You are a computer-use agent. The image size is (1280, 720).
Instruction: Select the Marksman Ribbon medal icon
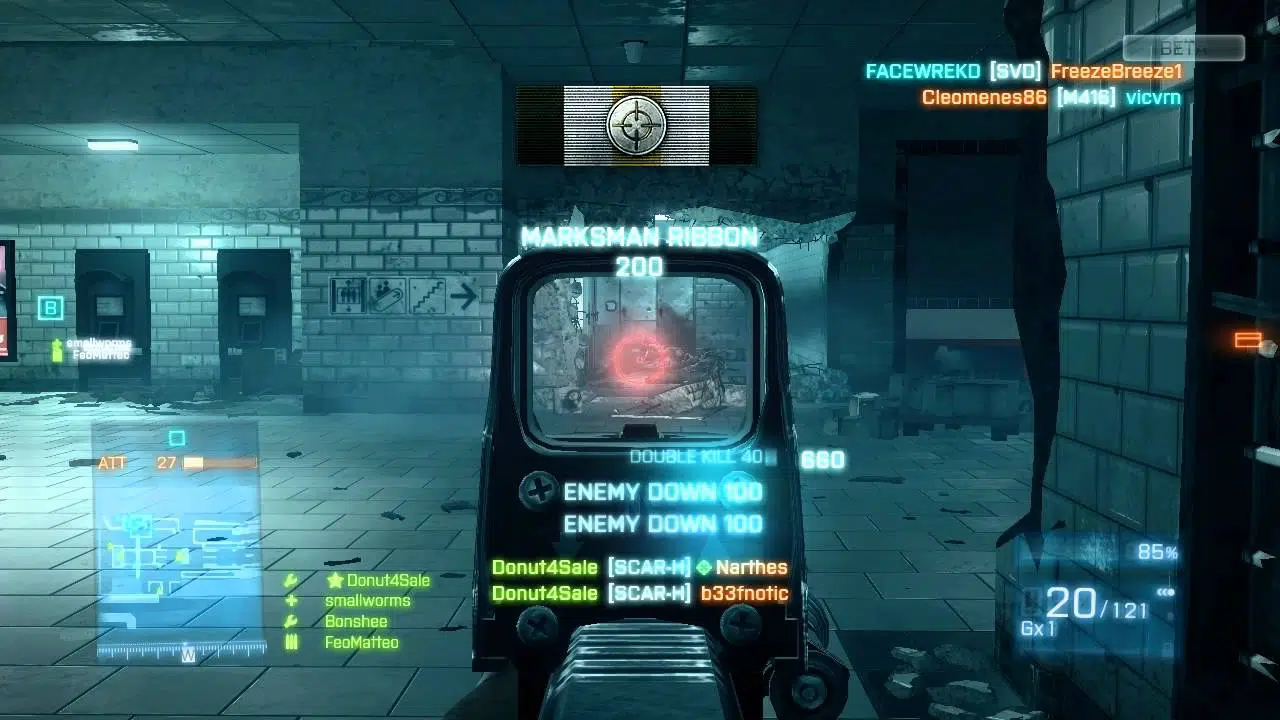[x=638, y=125]
